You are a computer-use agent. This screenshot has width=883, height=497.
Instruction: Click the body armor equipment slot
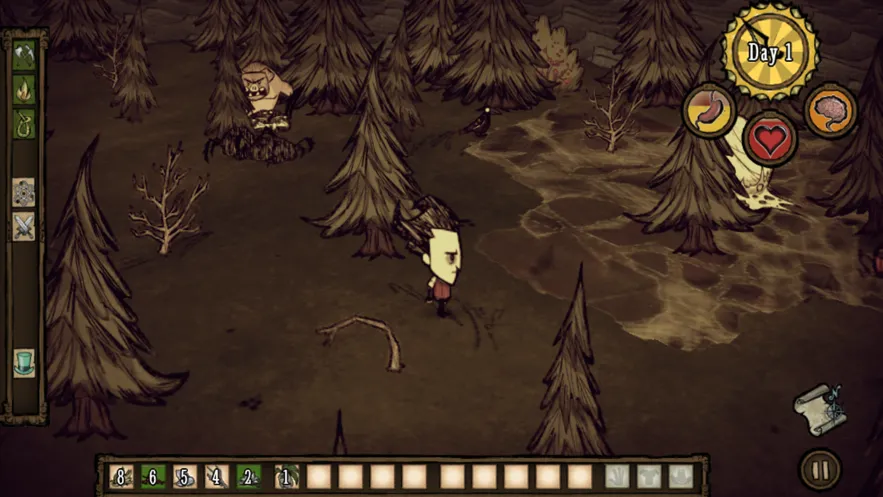[x=649, y=476]
